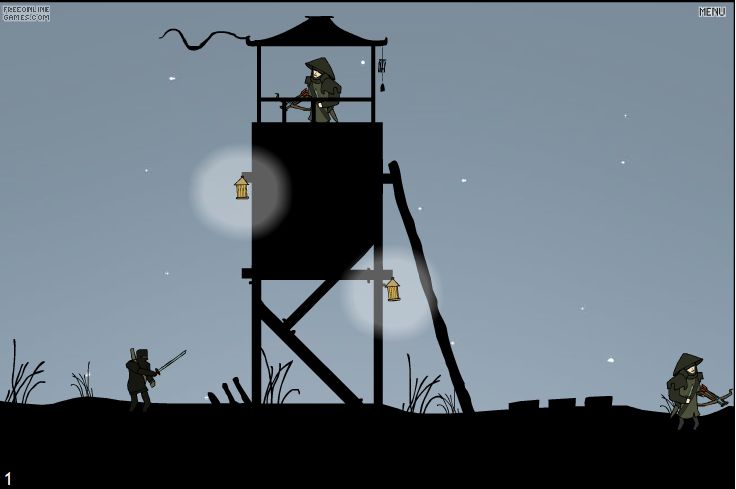The image size is (736, 489).
Task: Click the FreeOnlineGames.com logo link
Action: click(x=26, y=13)
